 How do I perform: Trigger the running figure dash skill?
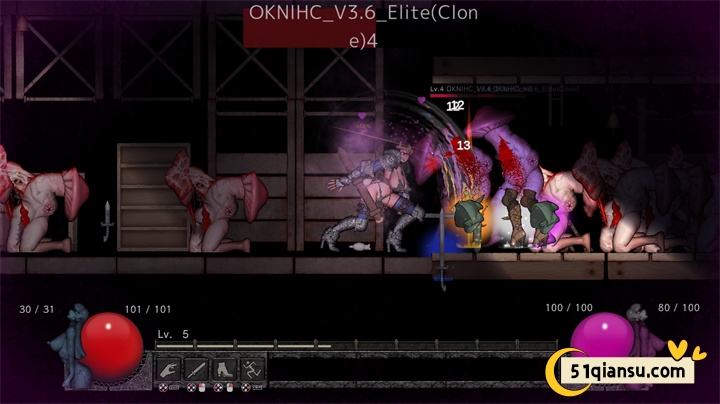pos(252,368)
